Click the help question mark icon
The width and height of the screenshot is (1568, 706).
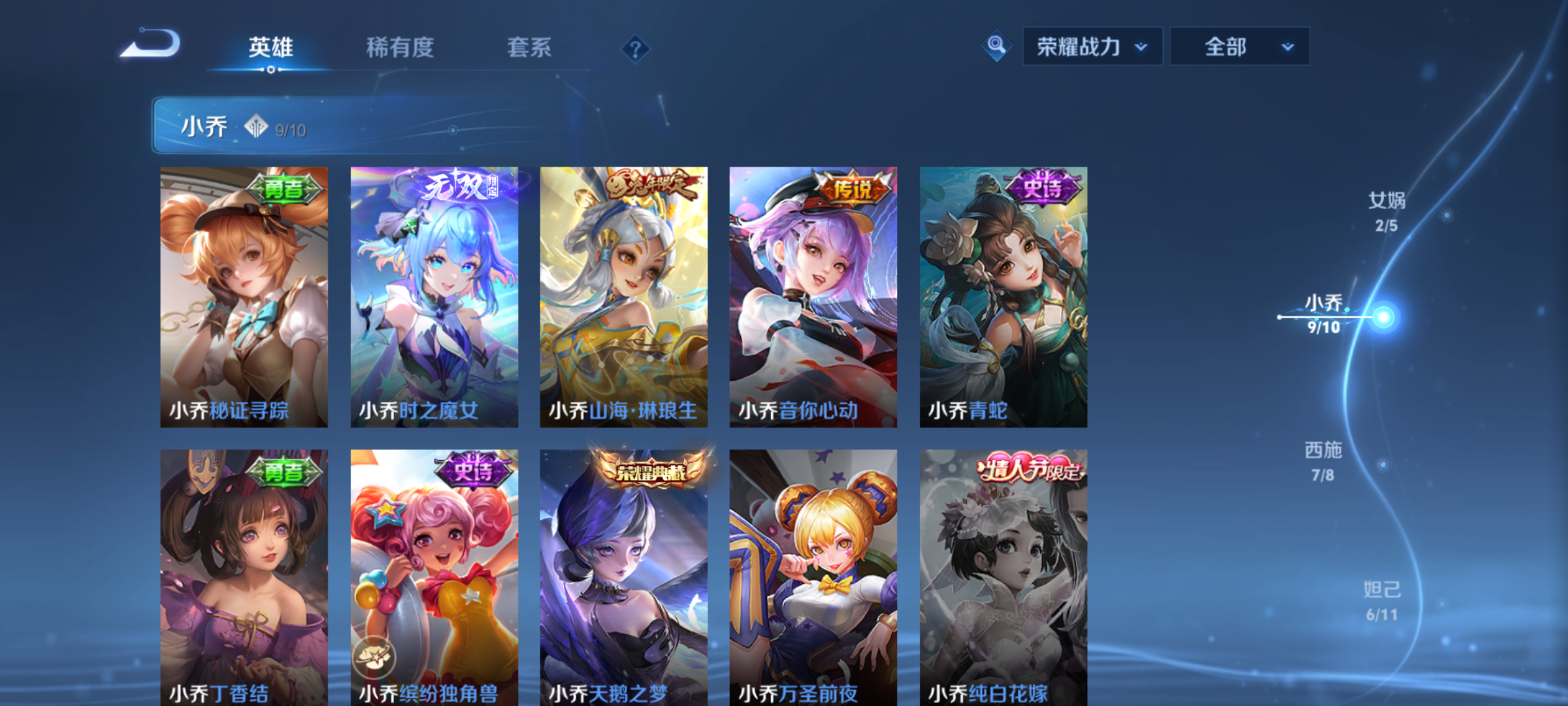point(637,48)
